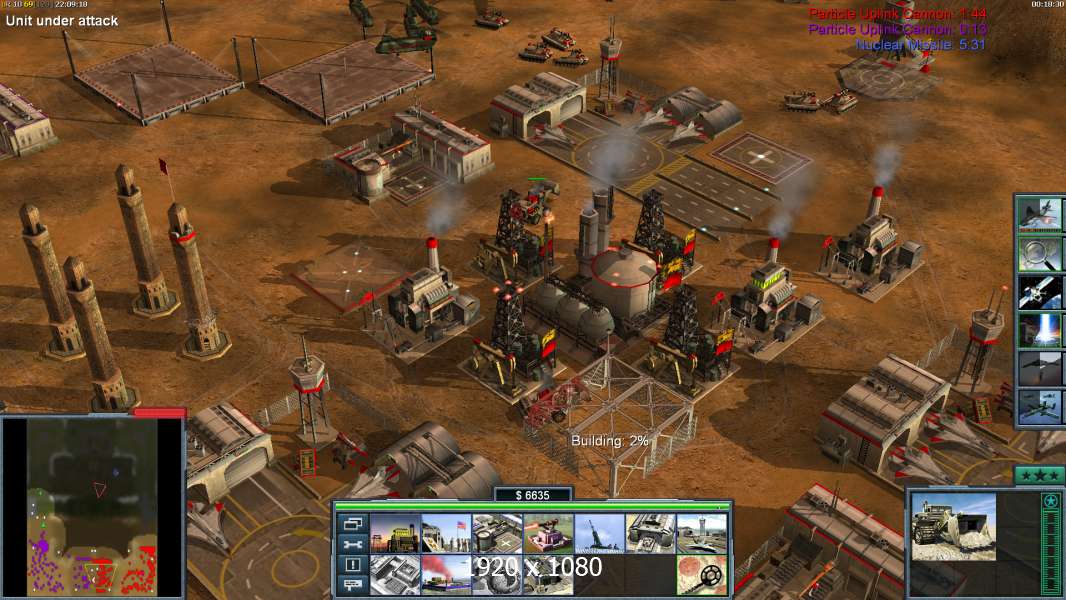The width and height of the screenshot is (1066, 600).
Task: Select the Patriot missile battery icon
Action: coord(599,533)
